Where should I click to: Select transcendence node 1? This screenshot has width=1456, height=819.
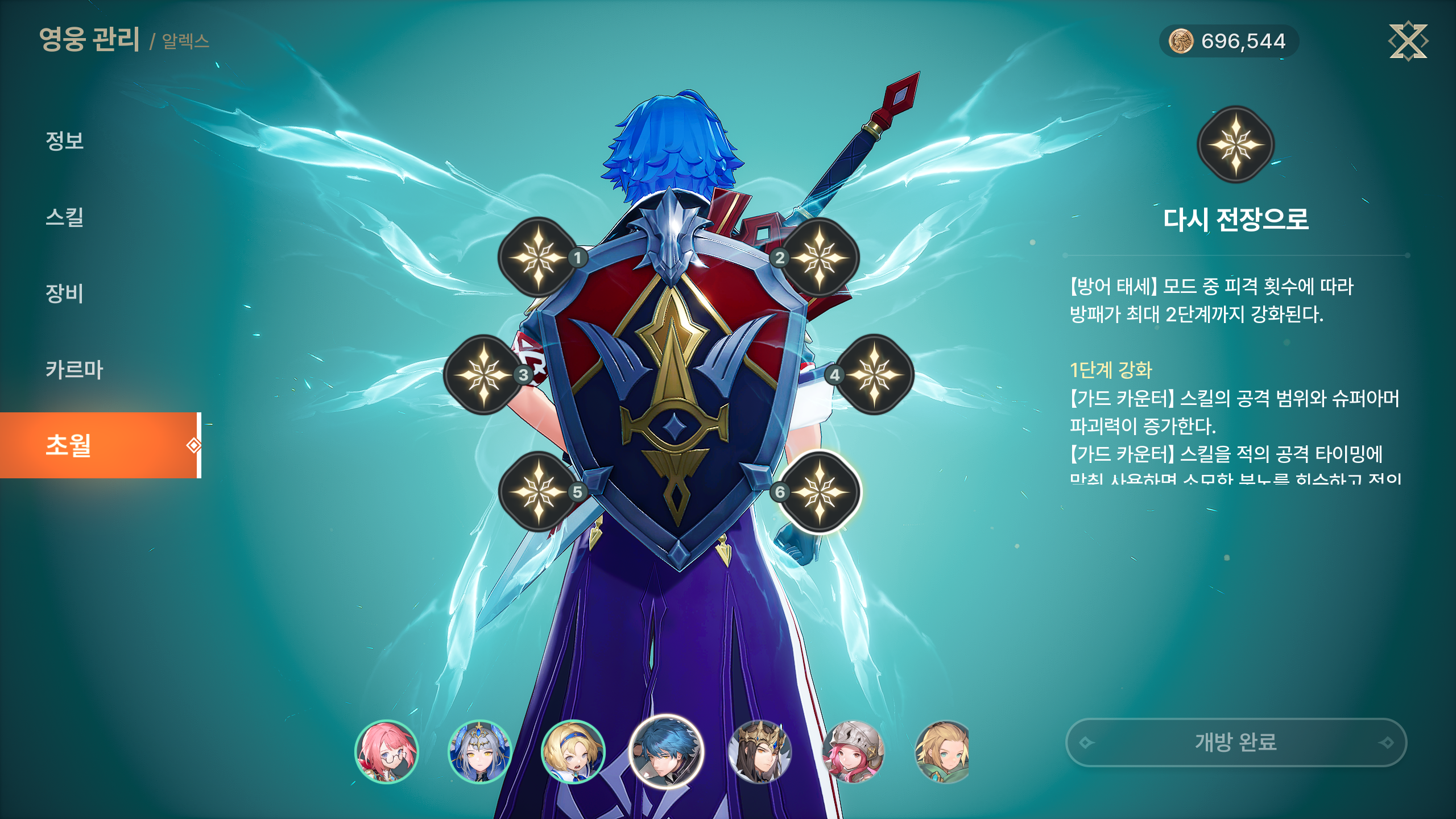(538, 258)
